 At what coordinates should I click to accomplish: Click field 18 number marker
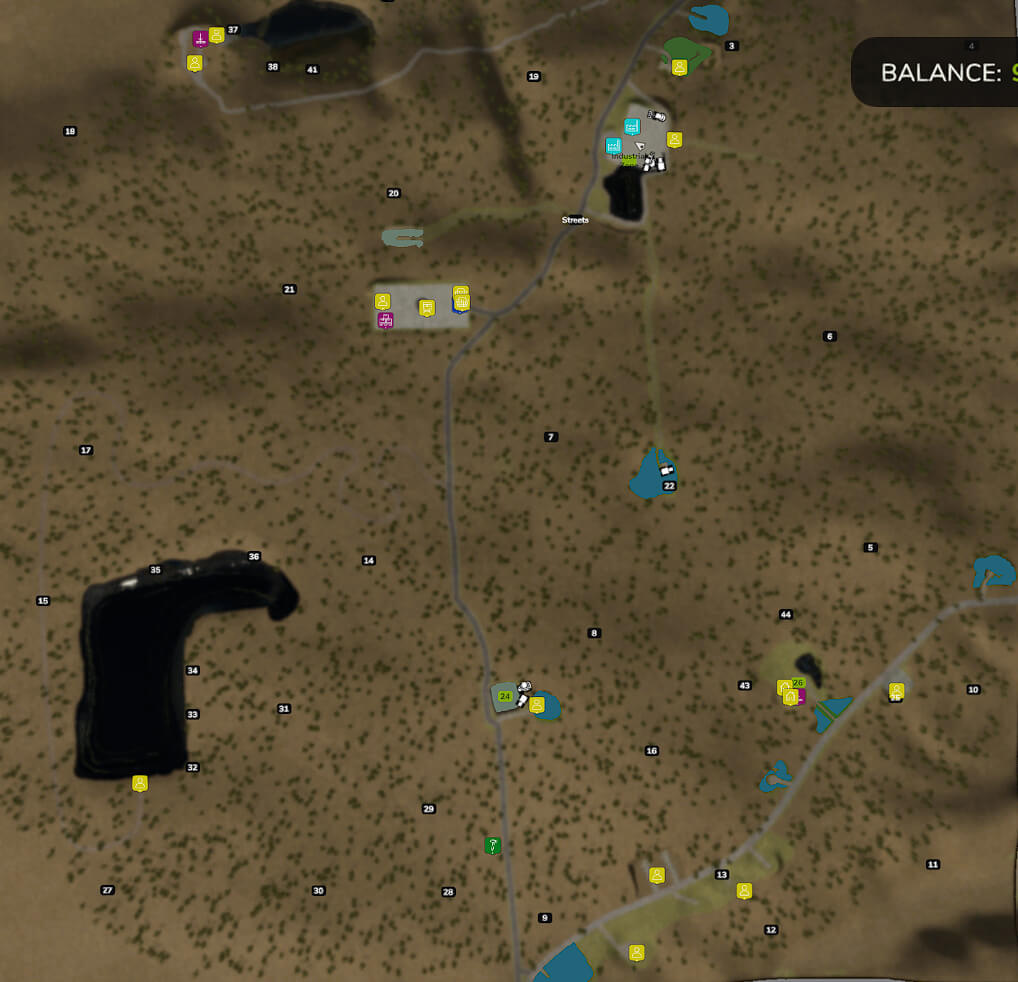tap(70, 131)
